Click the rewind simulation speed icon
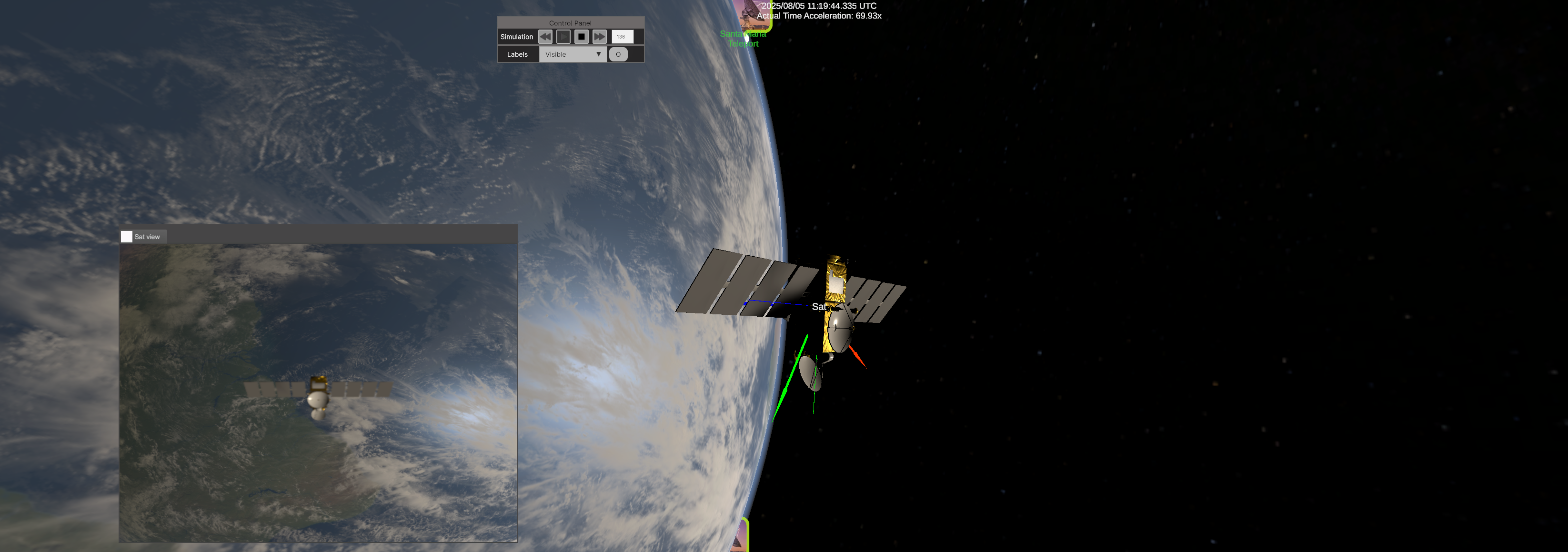Screen dimensions: 1568x552 pos(545,37)
